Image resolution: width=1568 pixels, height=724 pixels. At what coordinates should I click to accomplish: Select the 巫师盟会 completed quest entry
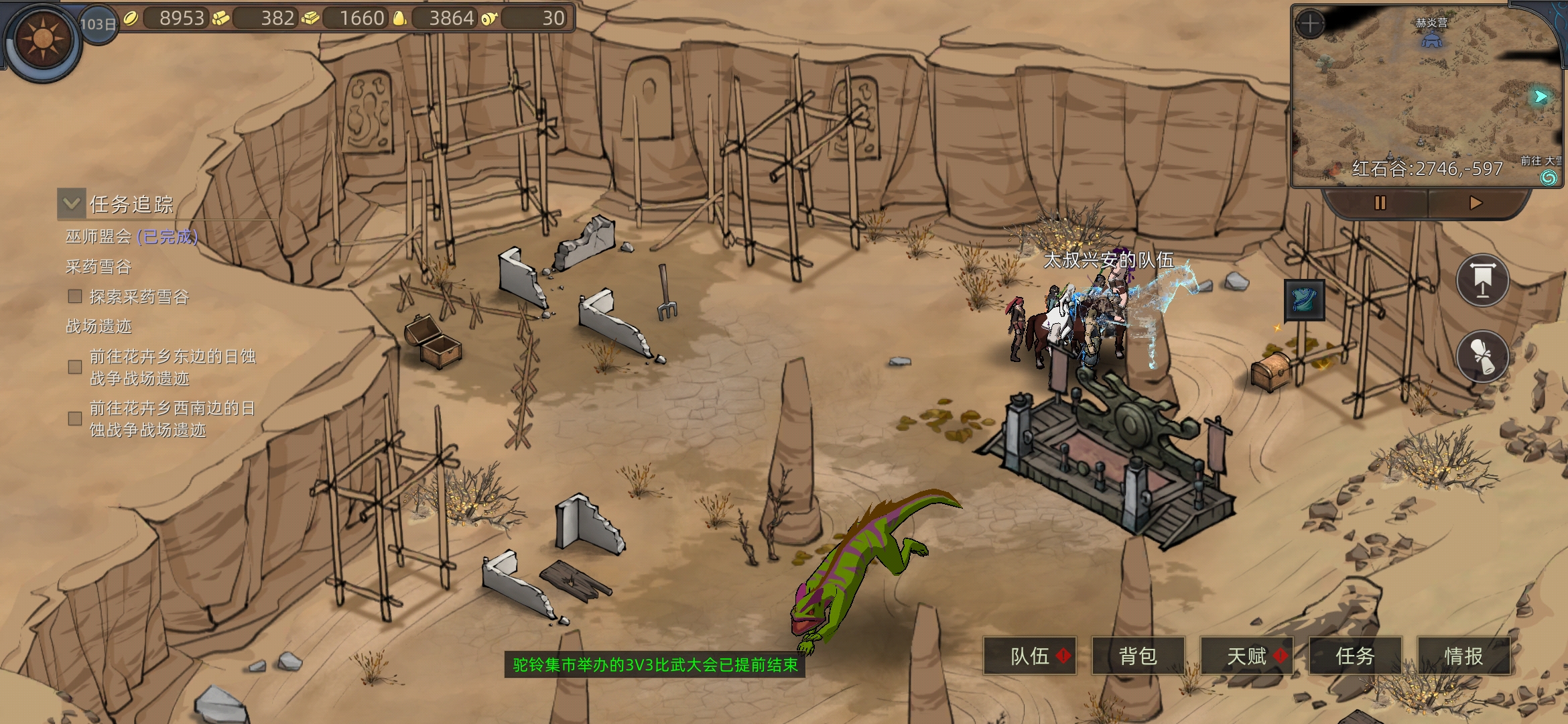point(131,237)
